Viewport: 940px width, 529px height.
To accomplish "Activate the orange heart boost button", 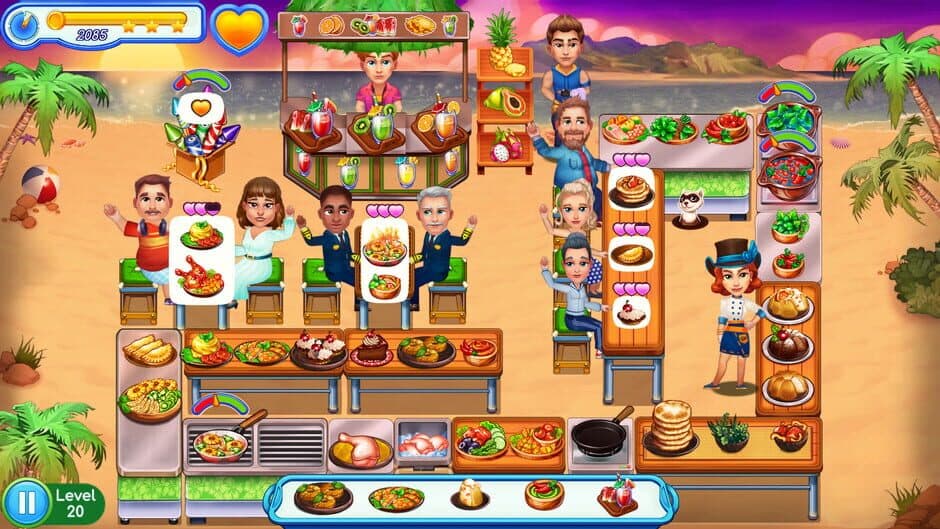I will [x=241, y=27].
